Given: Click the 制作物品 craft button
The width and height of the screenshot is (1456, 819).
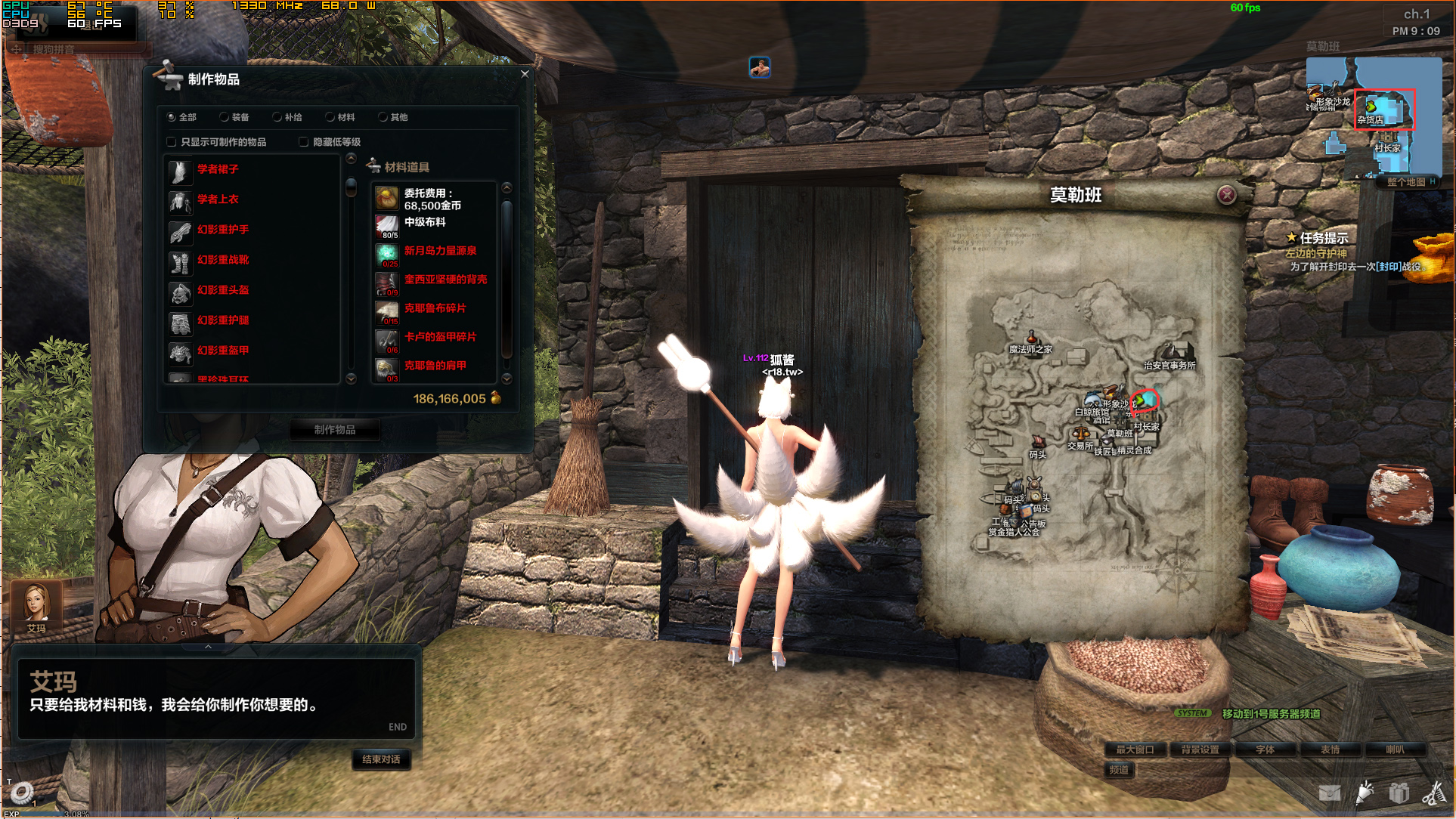Looking at the screenshot, I should coord(335,429).
